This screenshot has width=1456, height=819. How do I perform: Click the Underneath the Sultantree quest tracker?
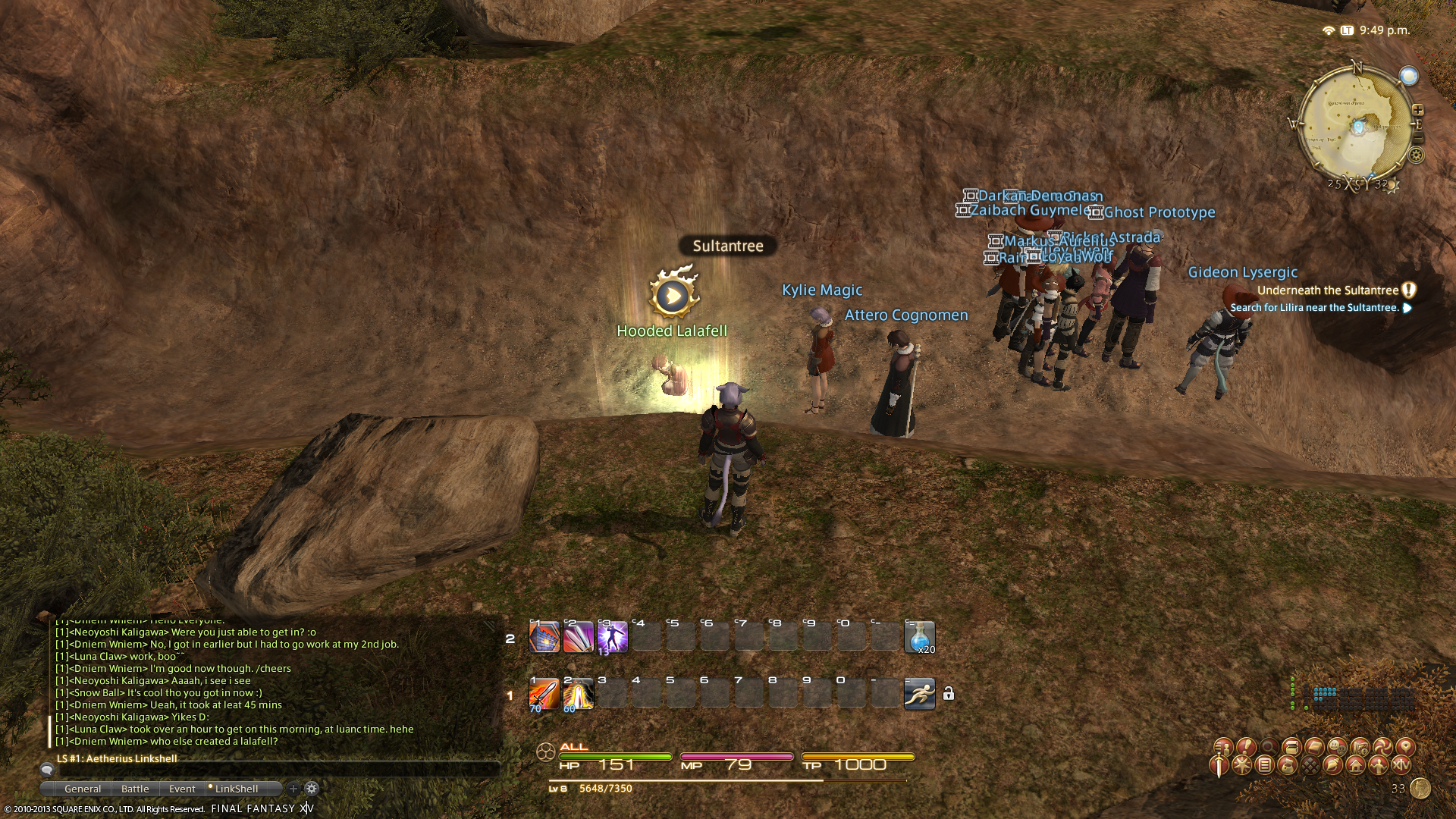(x=1327, y=290)
